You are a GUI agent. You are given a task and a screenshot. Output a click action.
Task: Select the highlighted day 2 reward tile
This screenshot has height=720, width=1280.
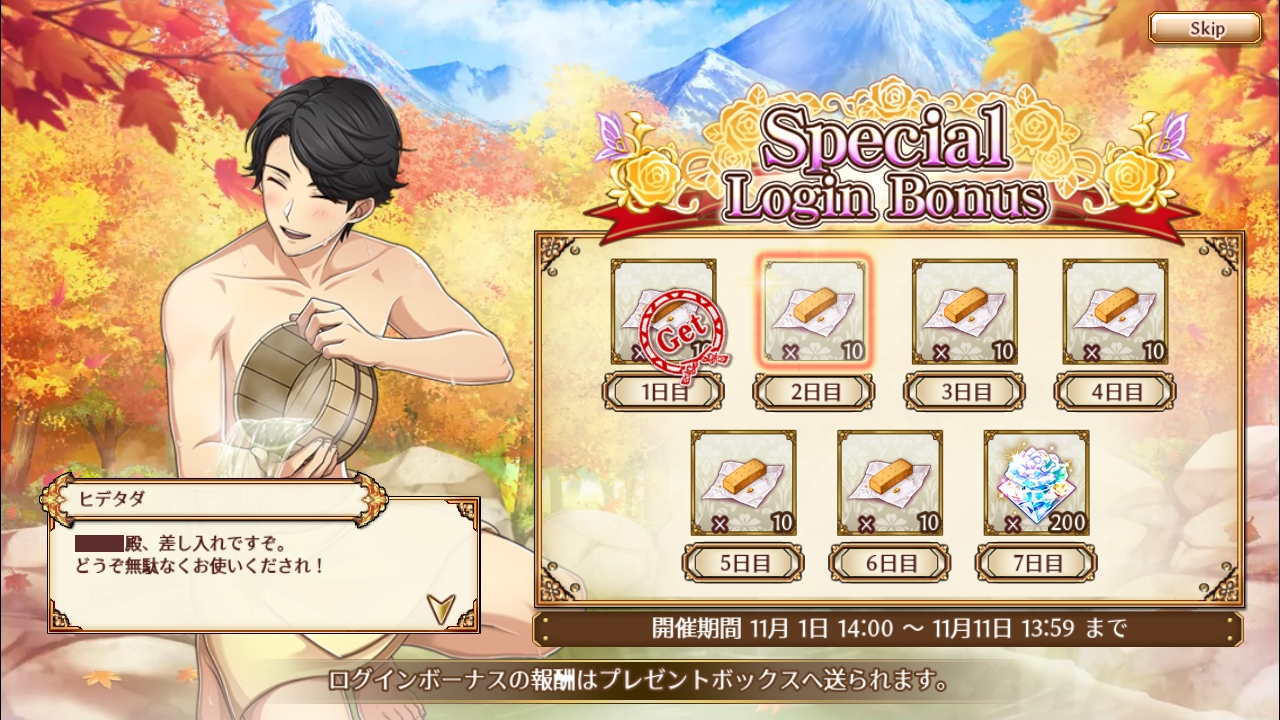[814, 311]
